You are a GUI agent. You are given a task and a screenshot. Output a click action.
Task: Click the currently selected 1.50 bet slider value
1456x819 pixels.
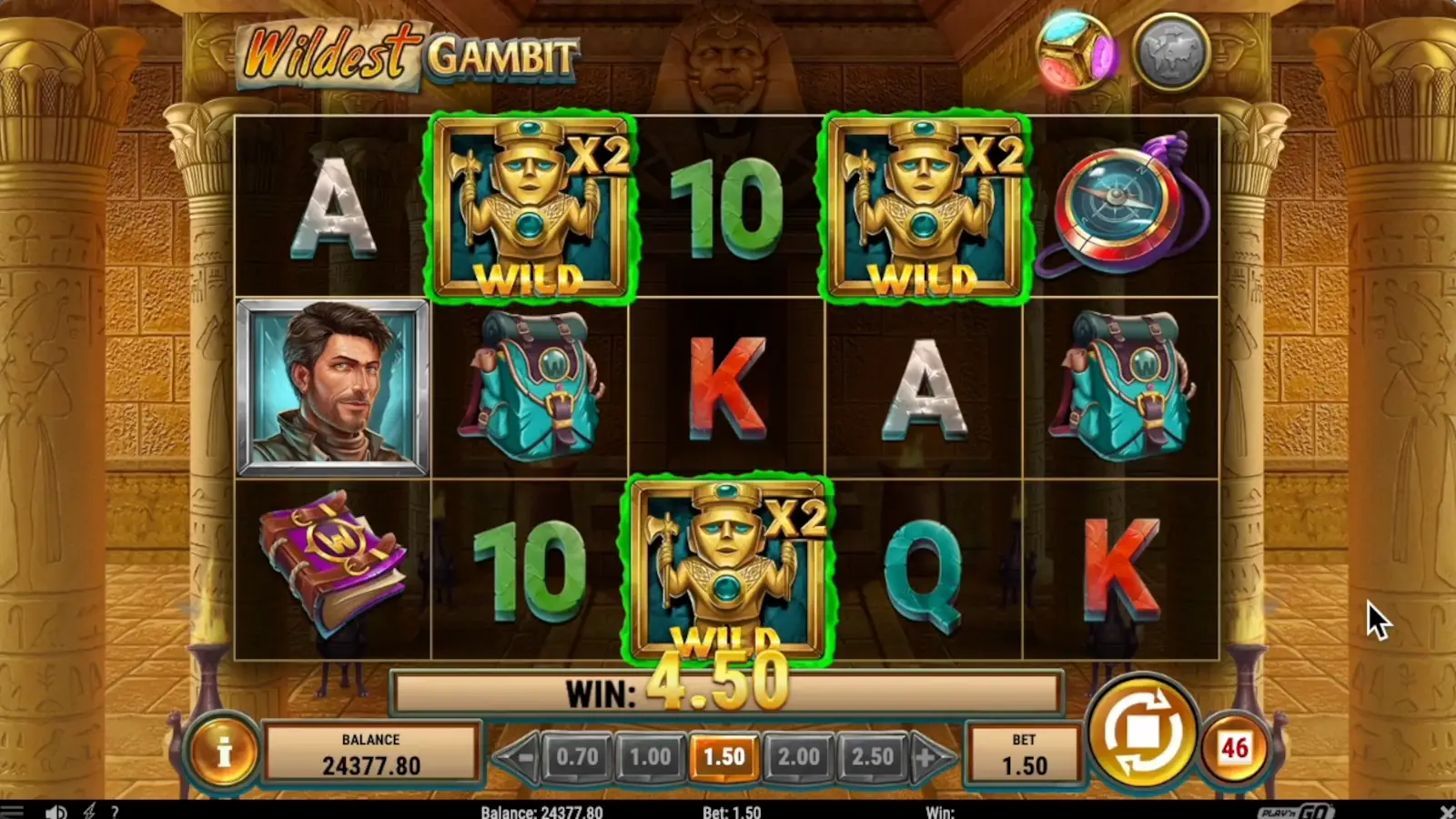(725, 755)
